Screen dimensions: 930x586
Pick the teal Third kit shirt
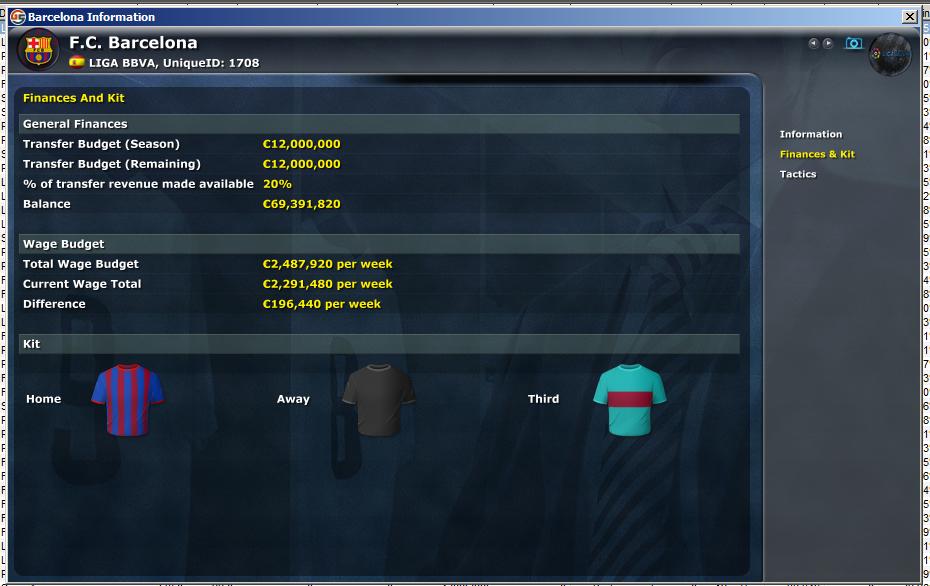coord(630,399)
